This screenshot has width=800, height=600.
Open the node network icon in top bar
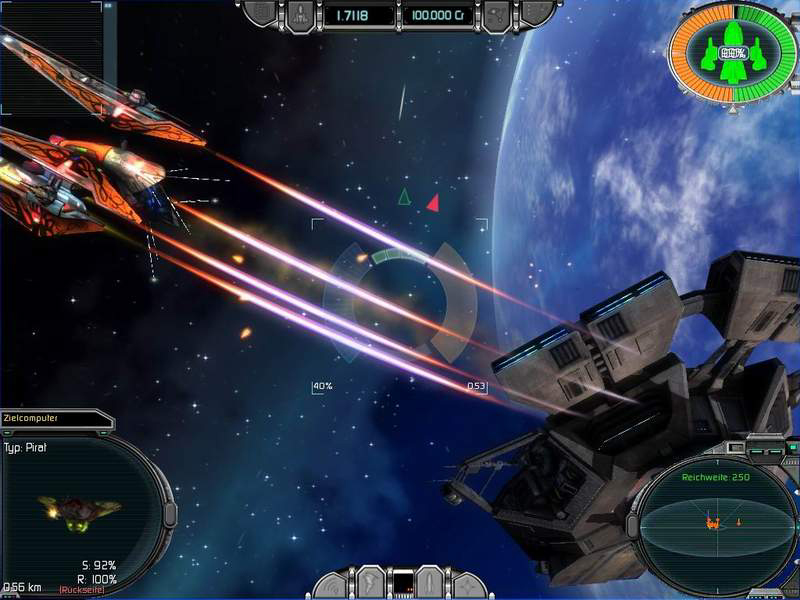[496, 15]
